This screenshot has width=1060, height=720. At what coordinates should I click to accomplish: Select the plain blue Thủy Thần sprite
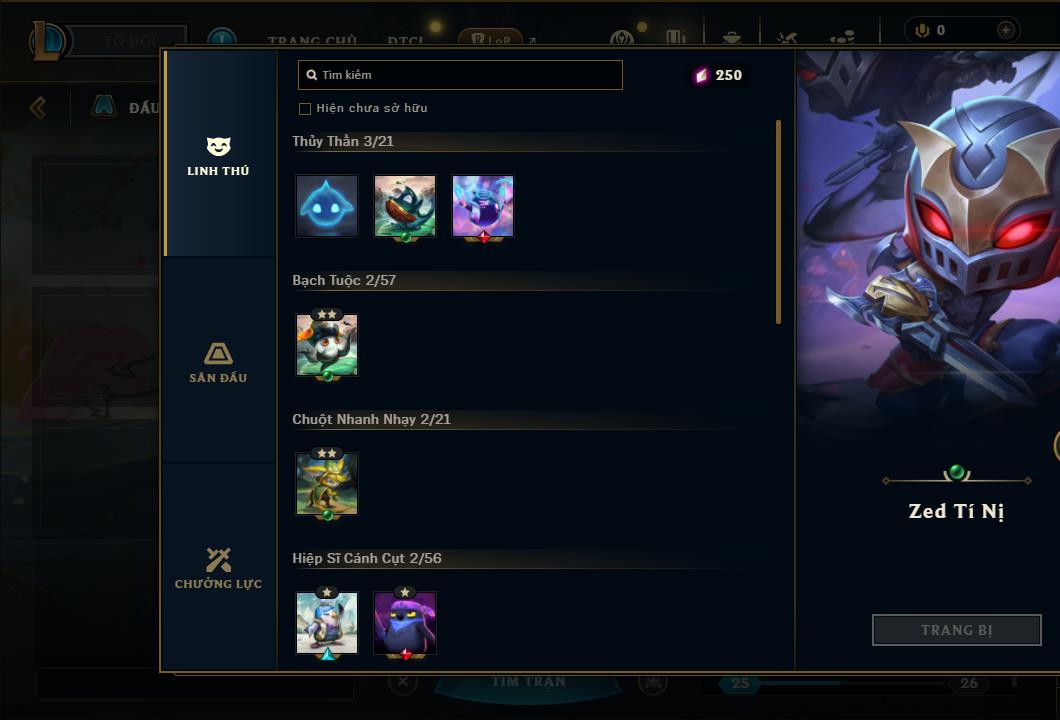pyautogui.click(x=327, y=206)
